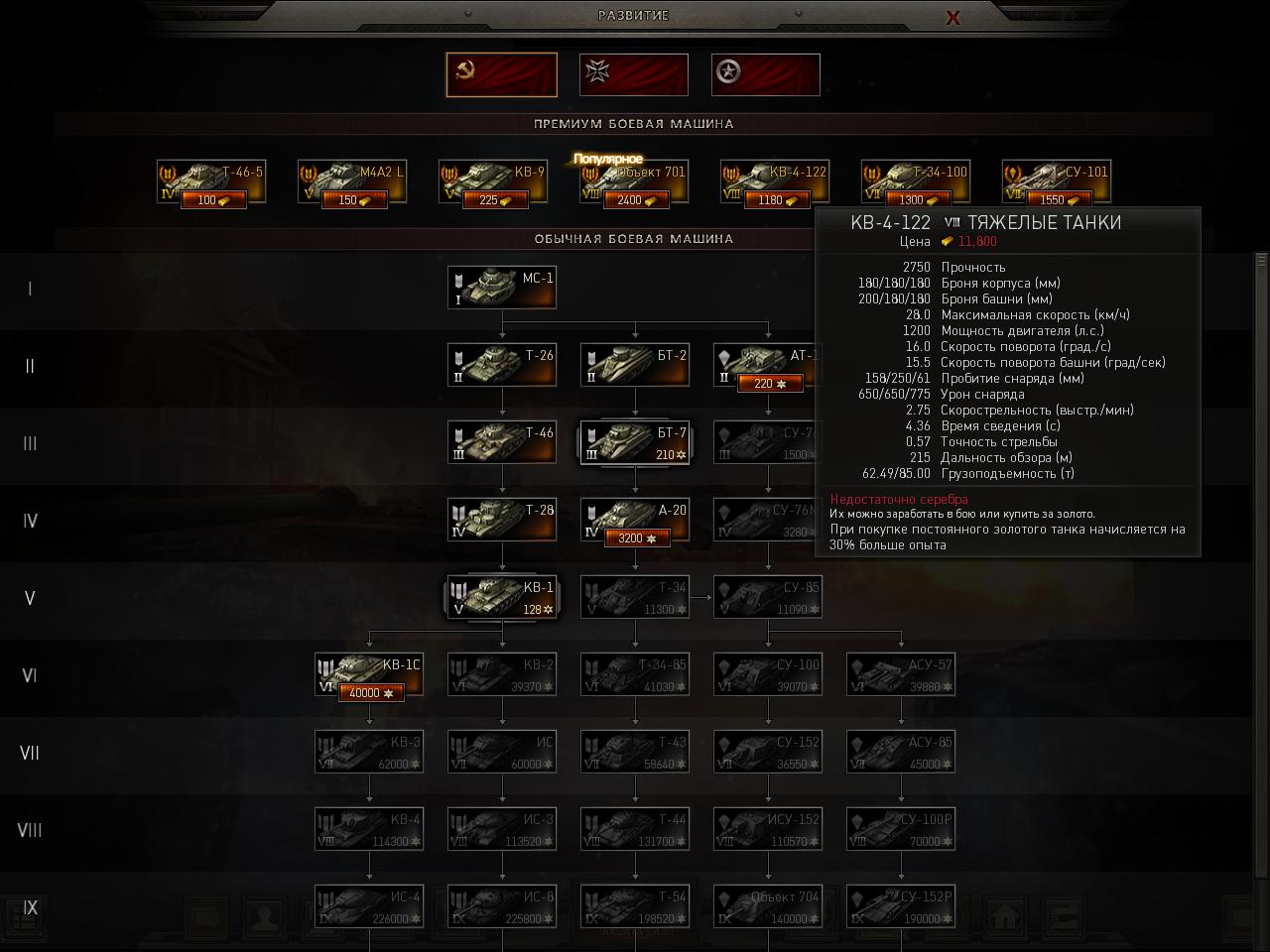The image size is (1270, 952).
Task: Select the premium T-46-5 tank
Action: point(211,180)
